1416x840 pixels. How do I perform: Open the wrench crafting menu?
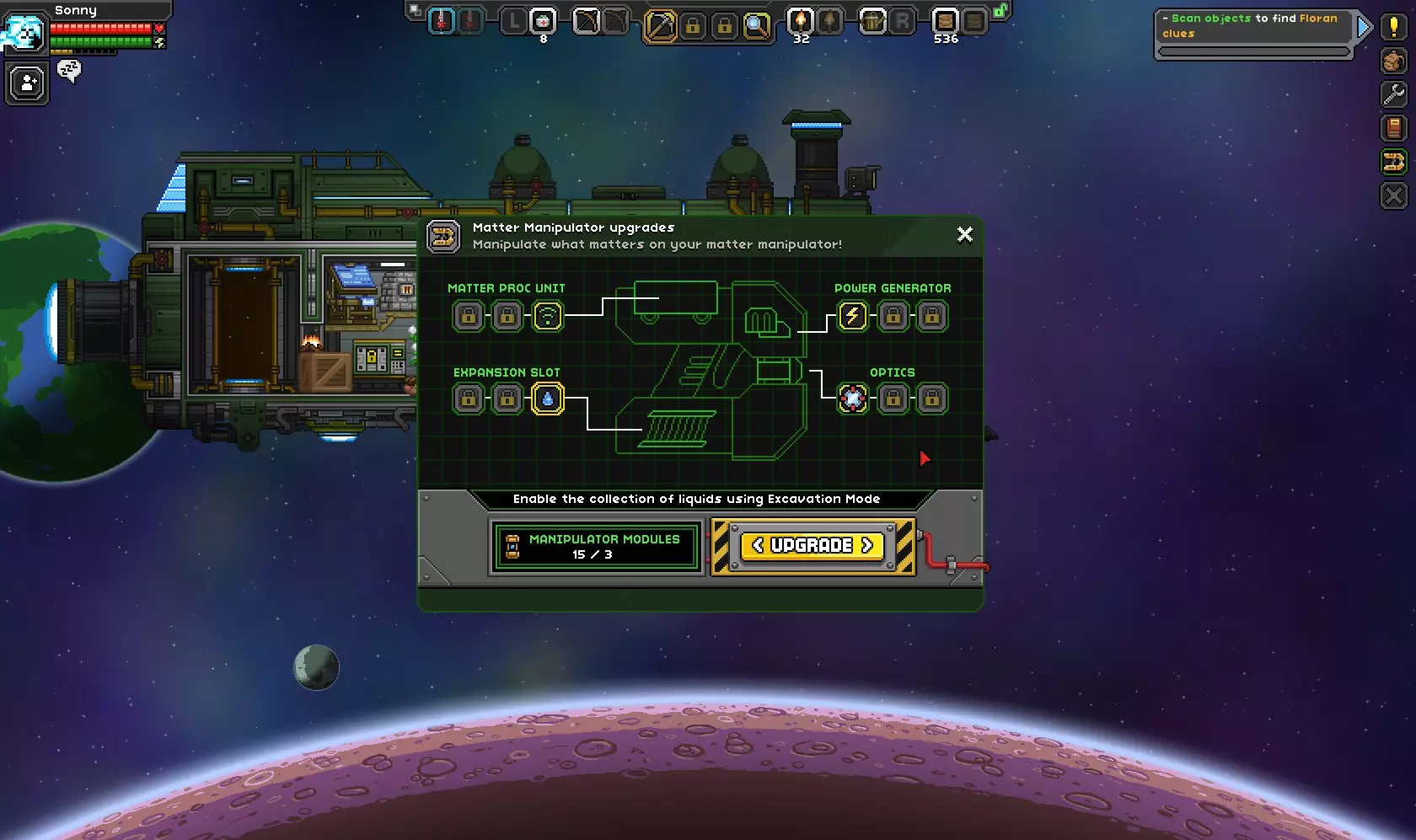pos(1394,94)
